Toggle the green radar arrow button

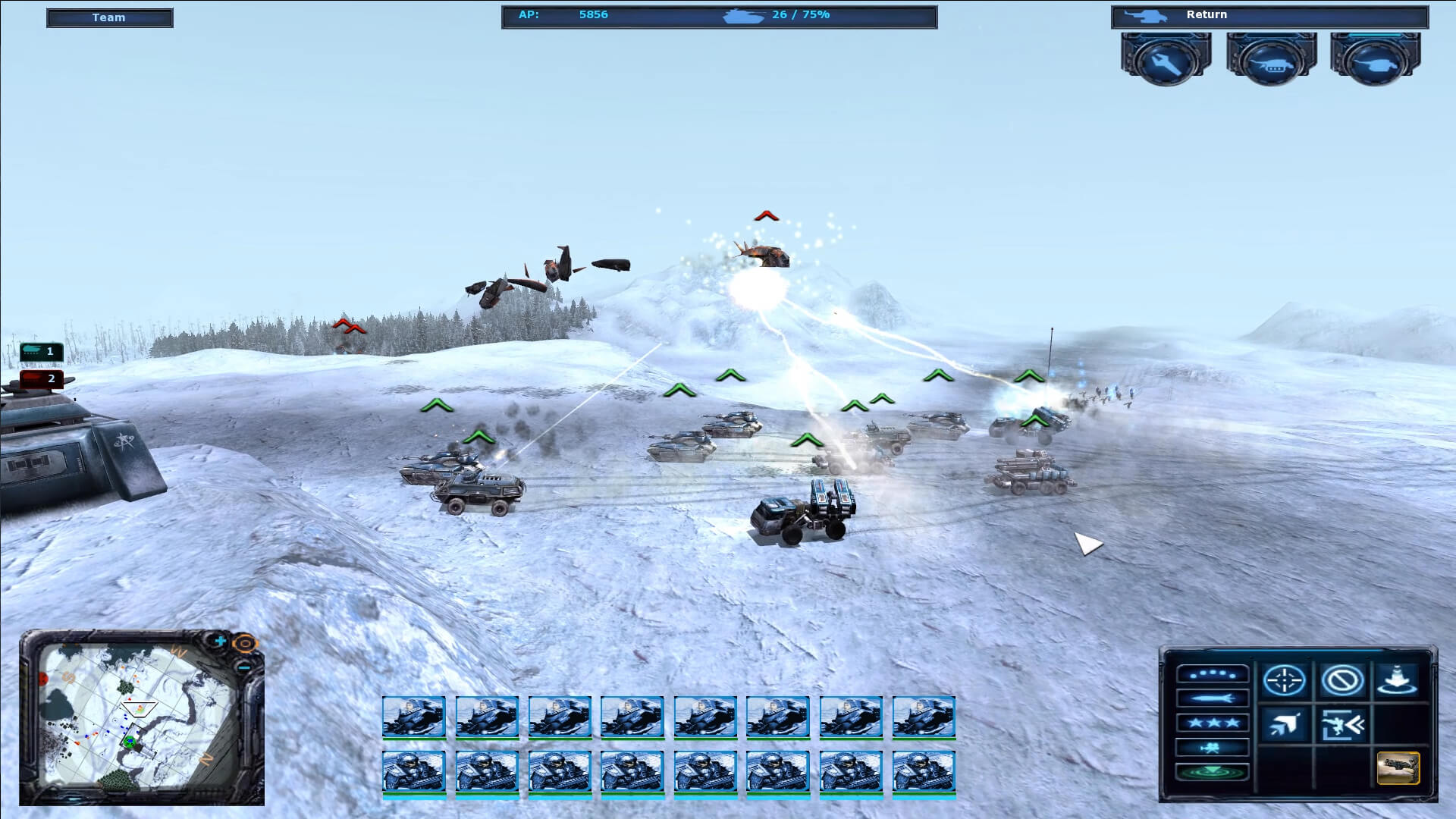coord(1212,772)
